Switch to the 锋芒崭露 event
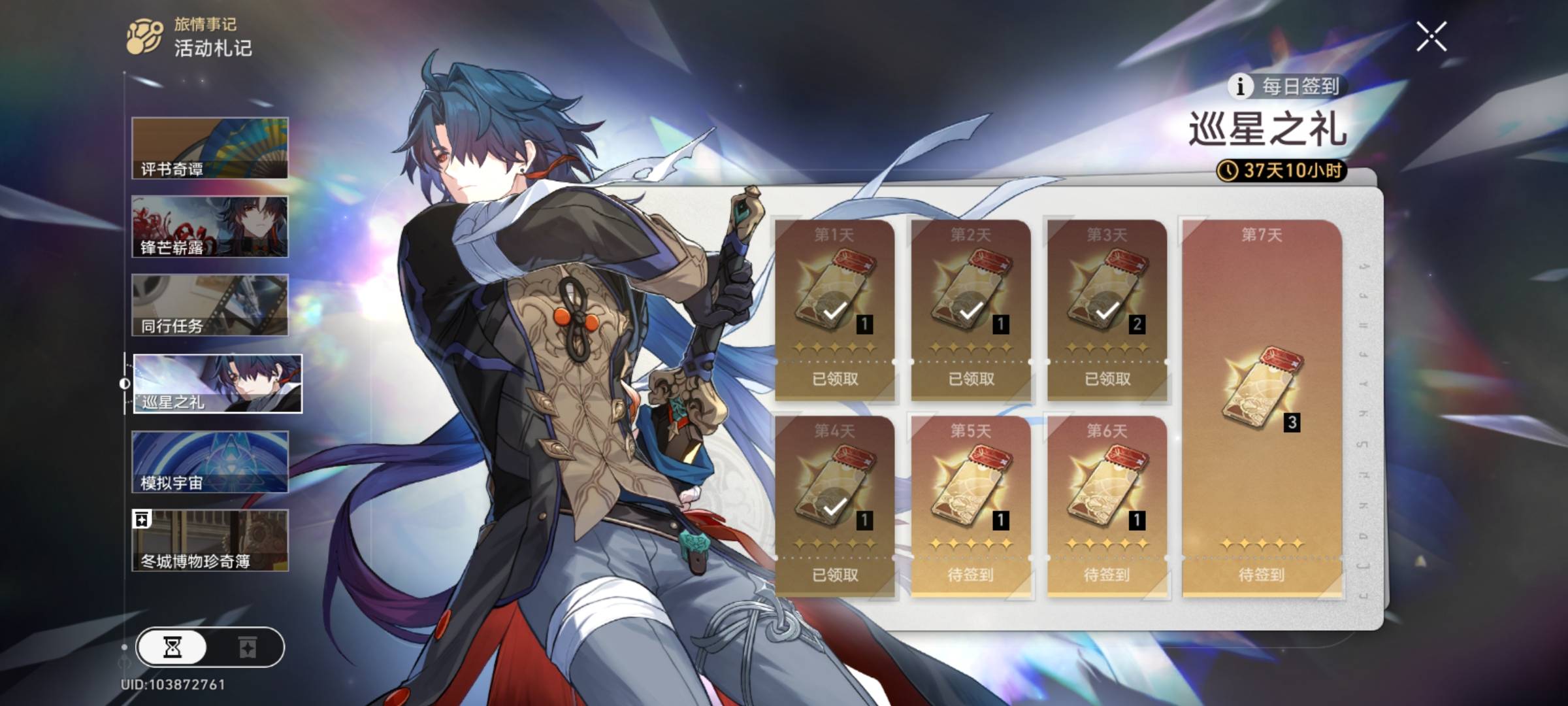The width and height of the screenshot is (1568, 706). point(210,227)
